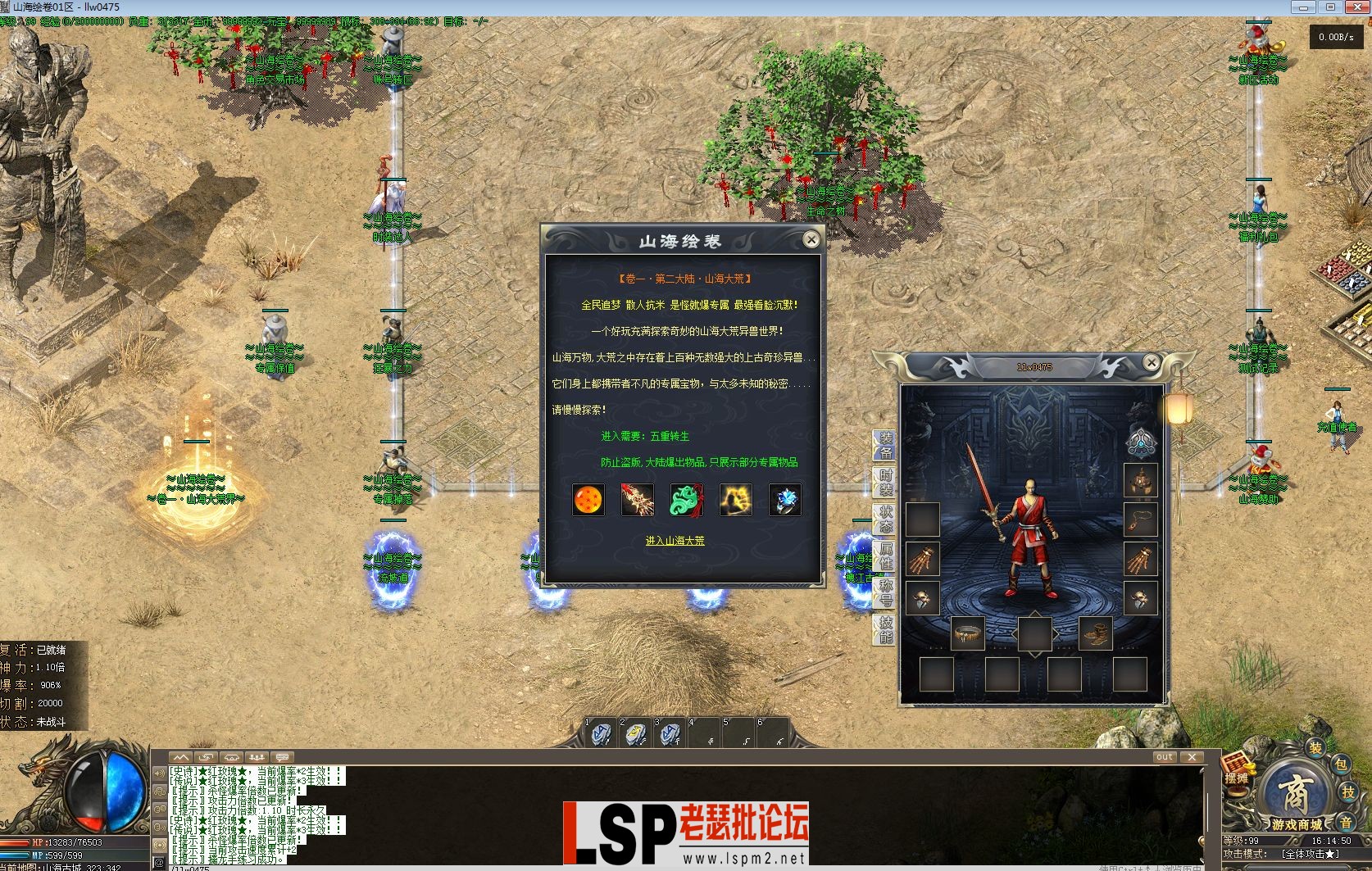This screenshot has height=871, width=1372.
Task: Select the equipped necklace slot
Action: click(x=1140, y=519)
